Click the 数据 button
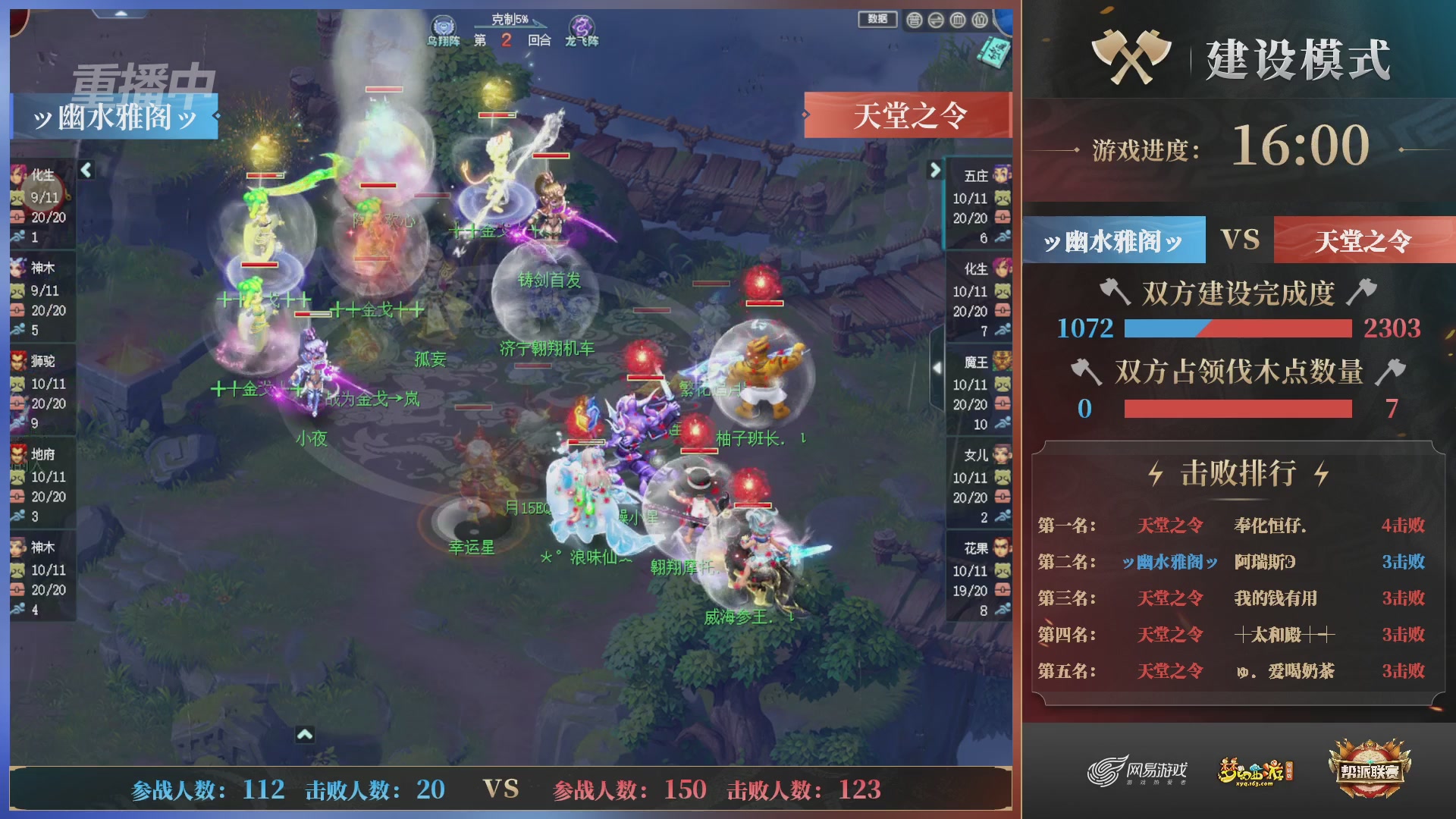The height and width of the screenshot is (819, 1456). tap(877, 19)
